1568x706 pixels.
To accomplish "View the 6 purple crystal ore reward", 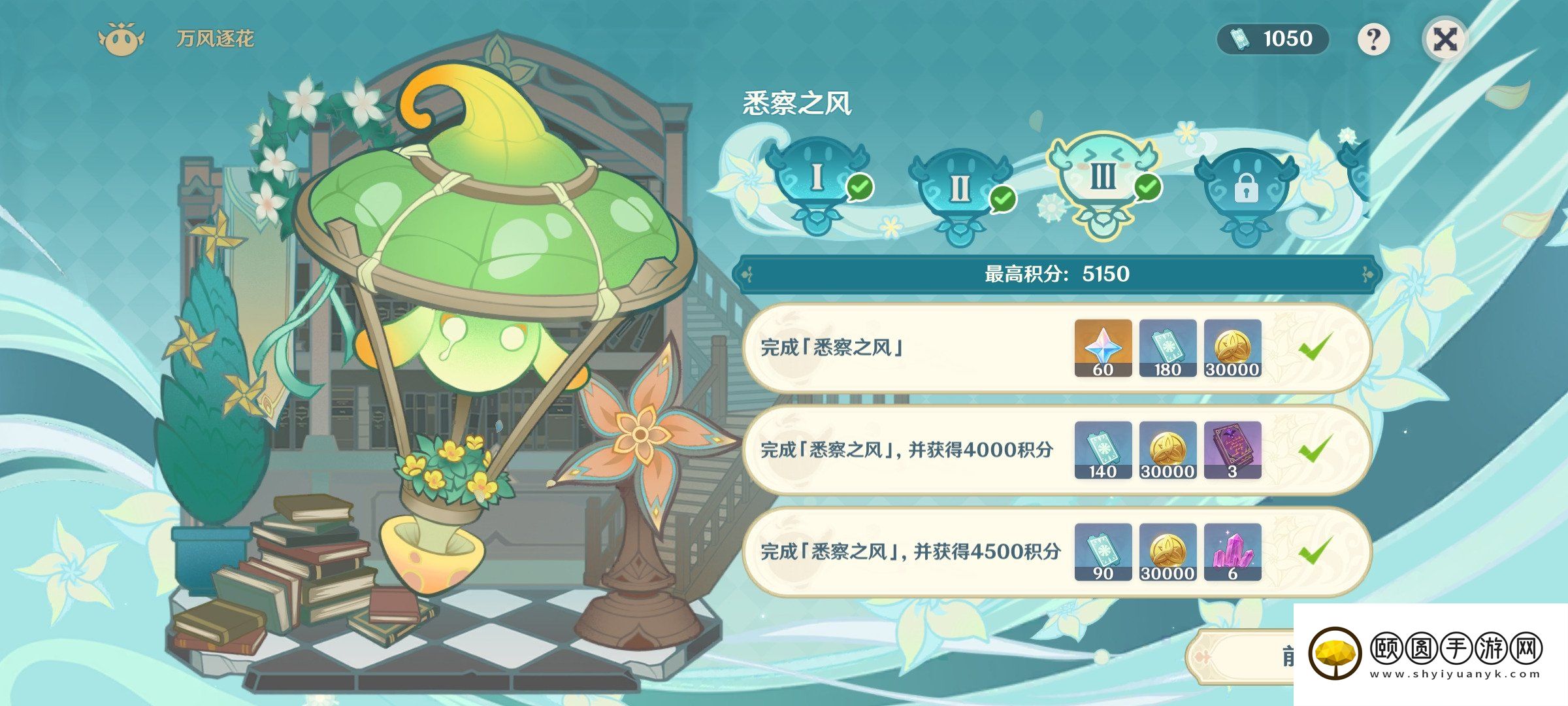I will point(1232,552).
